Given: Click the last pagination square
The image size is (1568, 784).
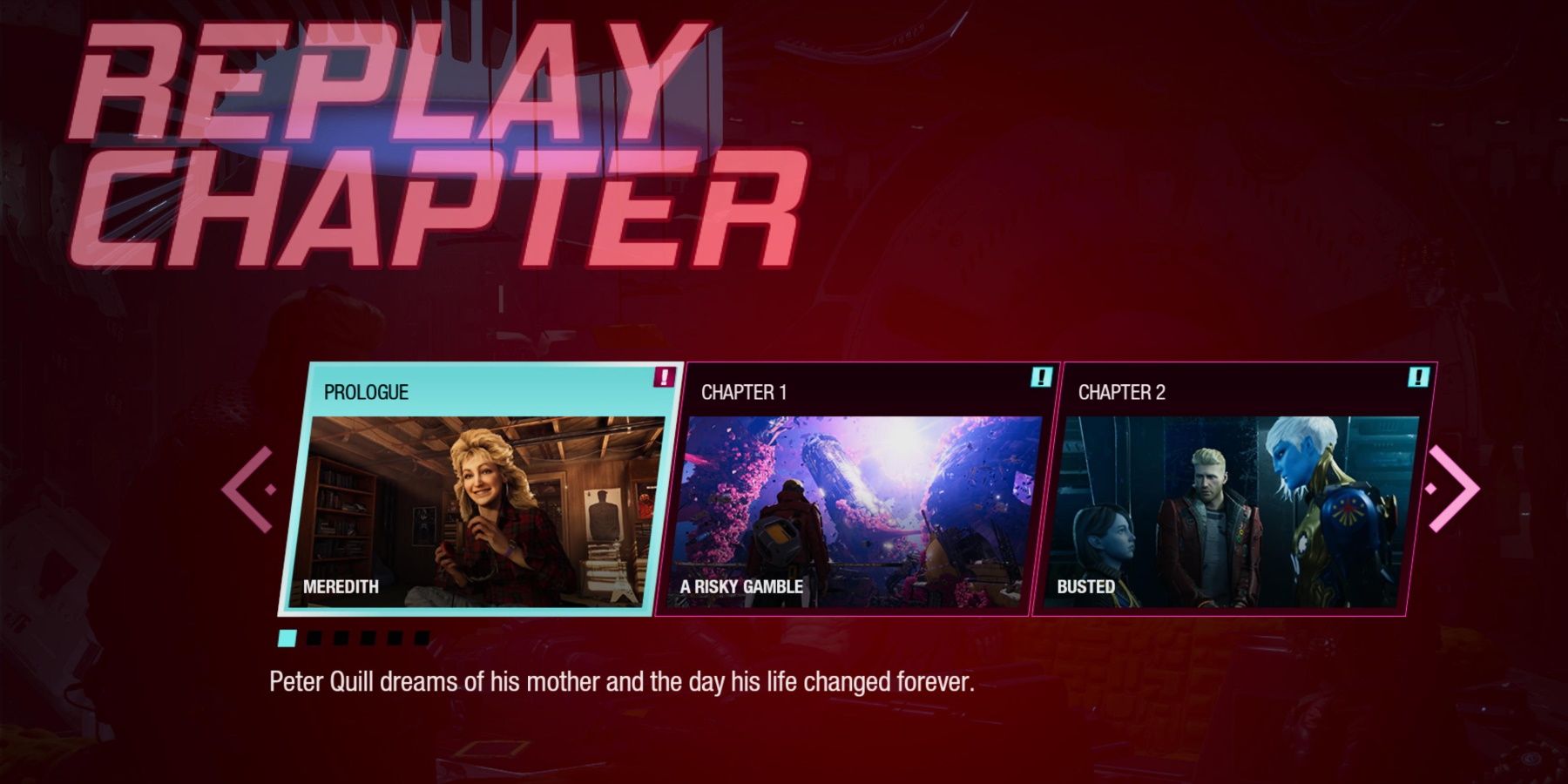Looking at the screenshot, I should click(x=424, y=638).
